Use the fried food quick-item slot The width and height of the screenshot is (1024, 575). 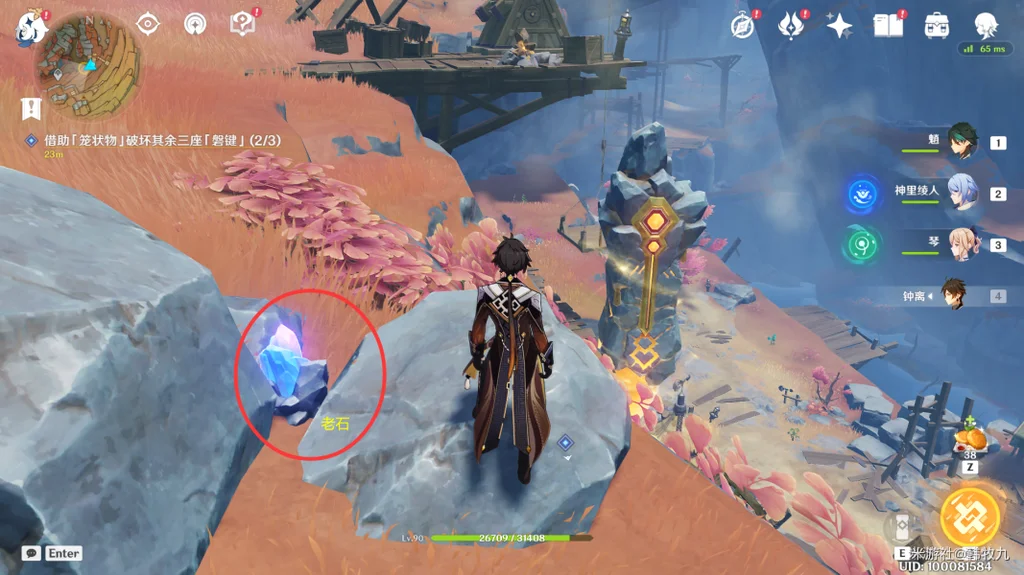click(x=970, y=439)
